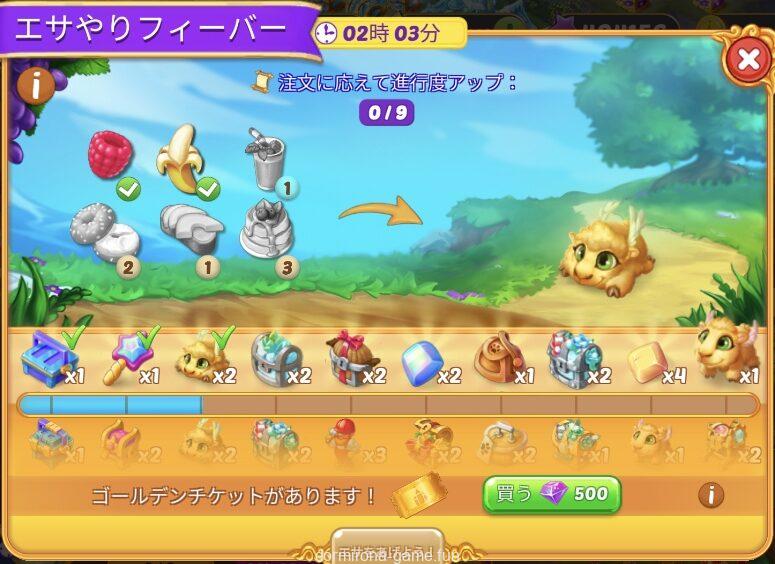Viewport: 775px width, 564px height.
Task: Tap the grey drink cup order item
Action: [265, 160]
